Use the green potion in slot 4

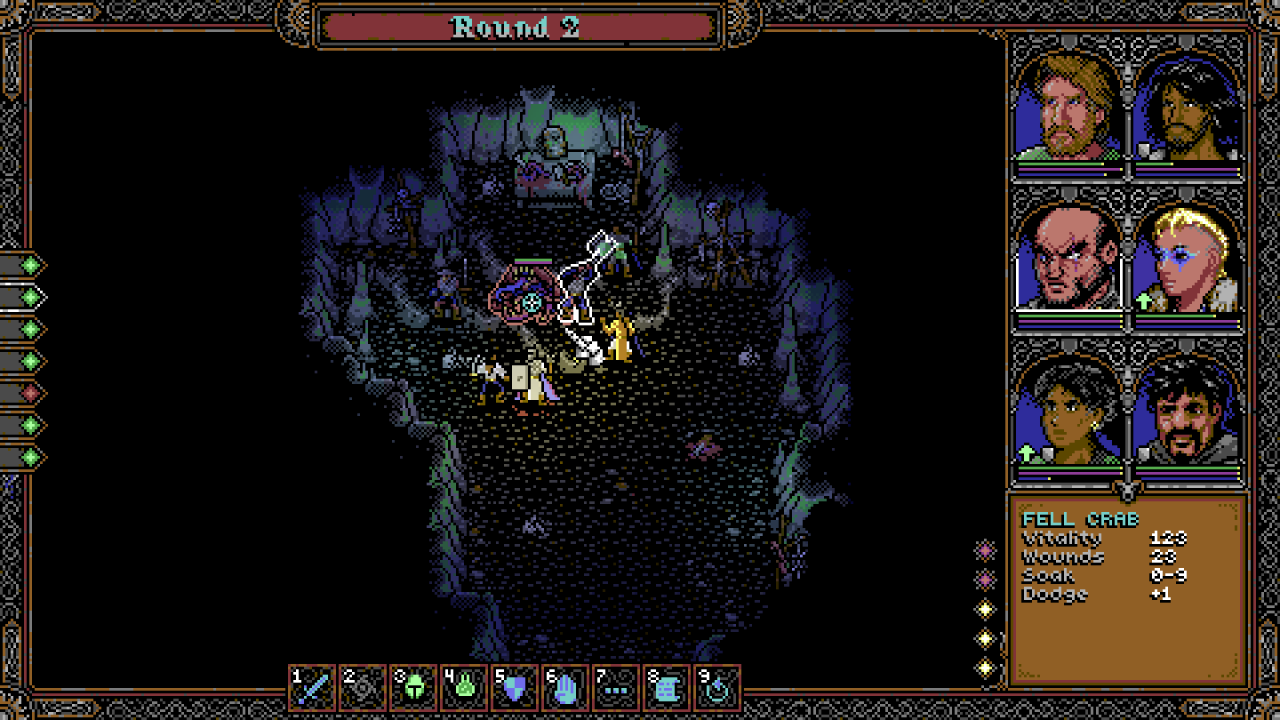pyautogui.click(x=464, y=688)
